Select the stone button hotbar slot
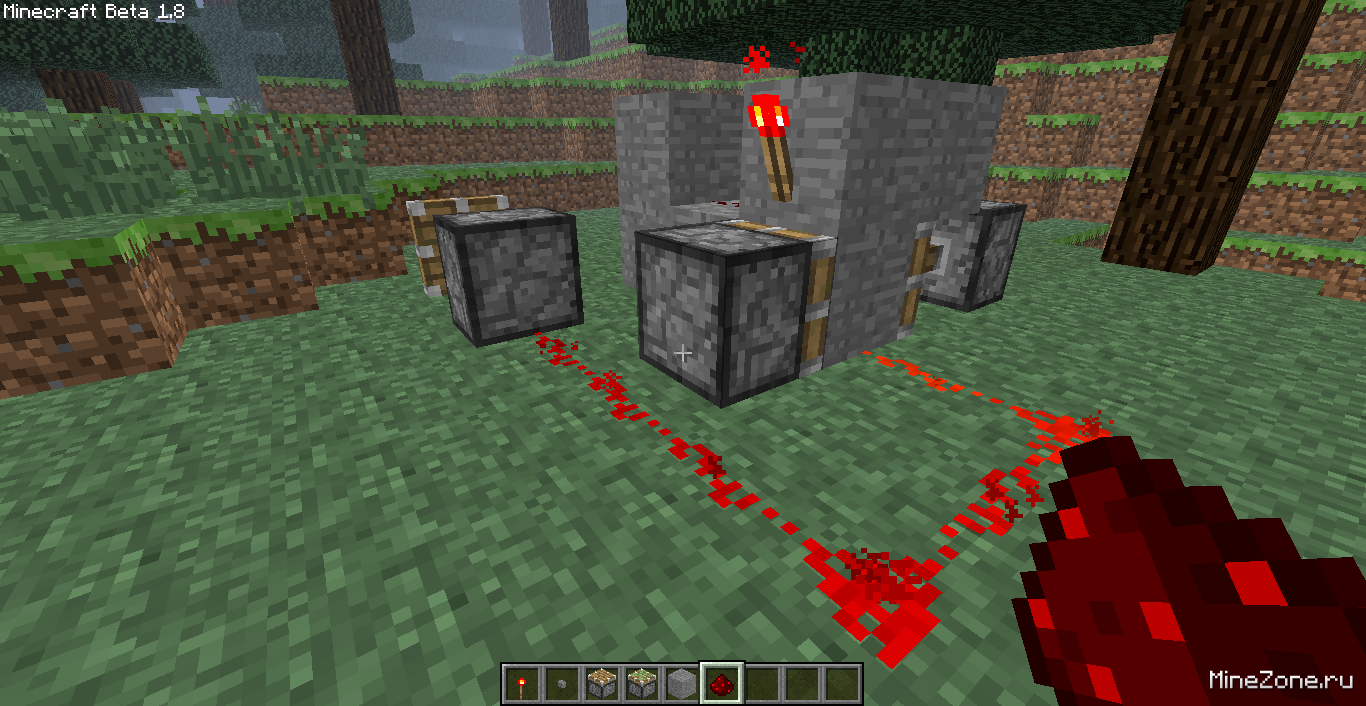This screenshot has height=706, width=1366. [561, 685]
